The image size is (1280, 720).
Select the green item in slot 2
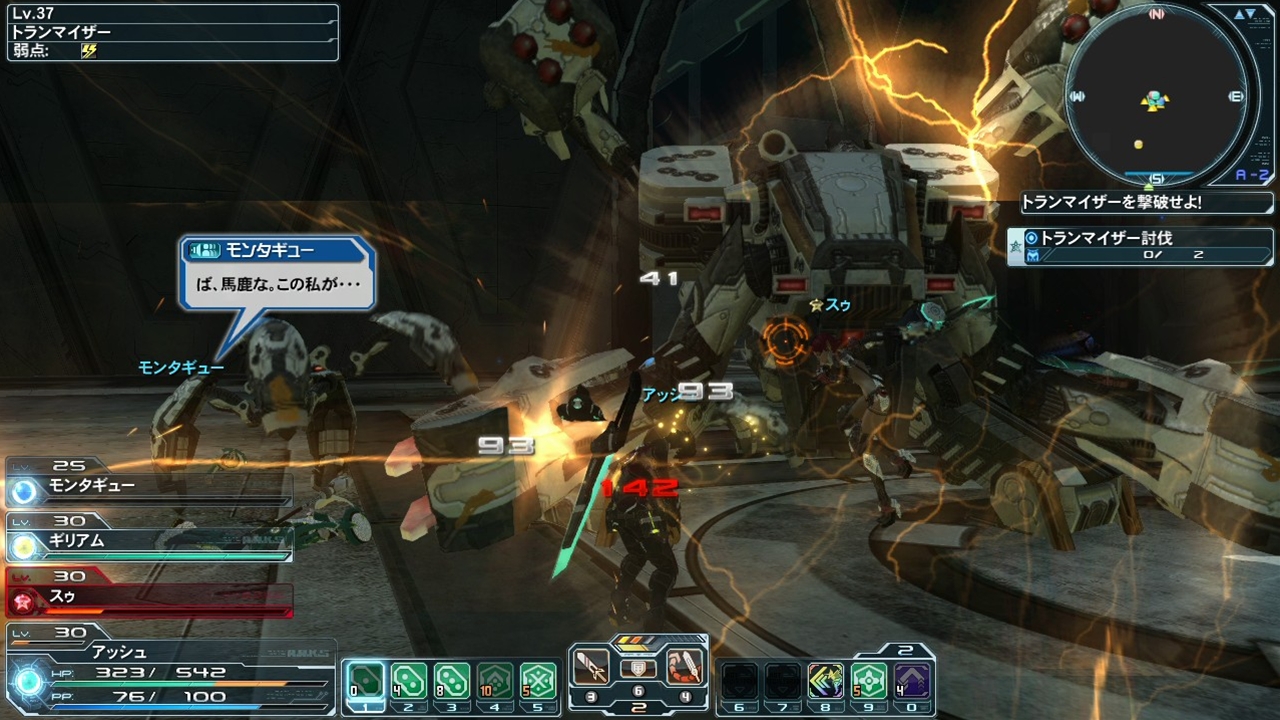(x=409, y=681)
